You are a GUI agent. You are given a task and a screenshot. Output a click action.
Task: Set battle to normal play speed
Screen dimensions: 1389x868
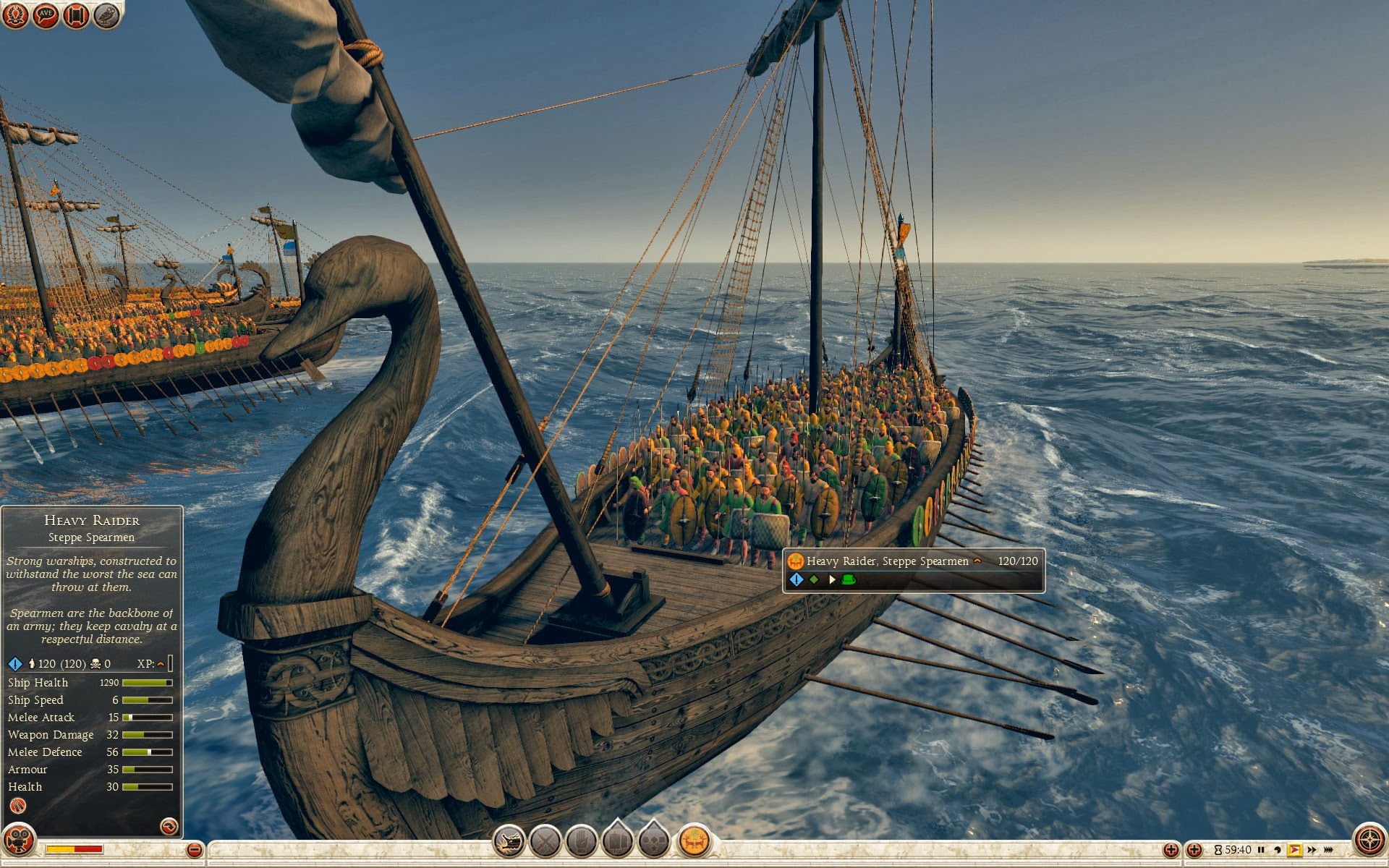point(1294,850)
